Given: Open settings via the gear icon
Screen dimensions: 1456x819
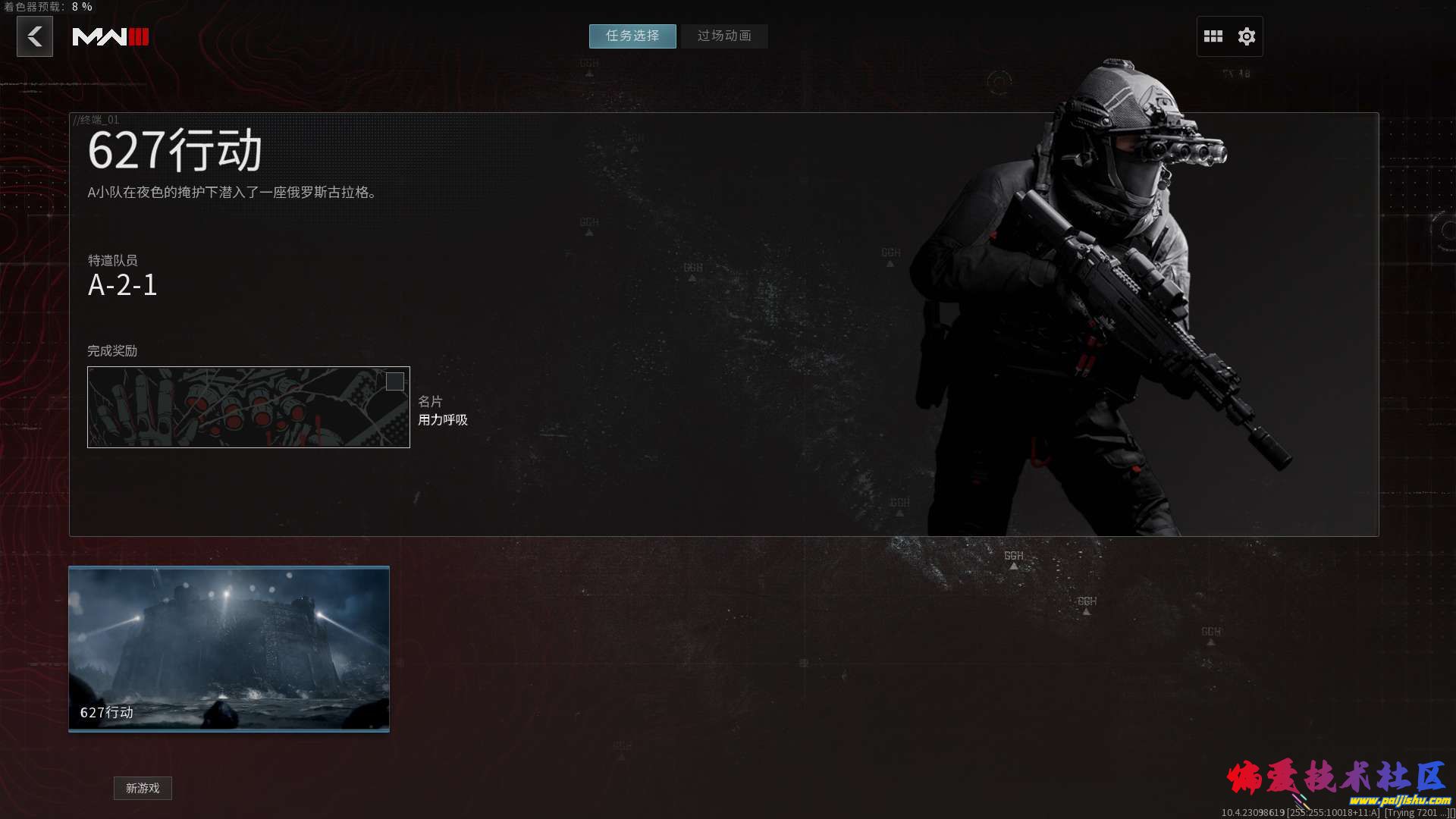Looking at the screenshot, I should pos(1247,36).
